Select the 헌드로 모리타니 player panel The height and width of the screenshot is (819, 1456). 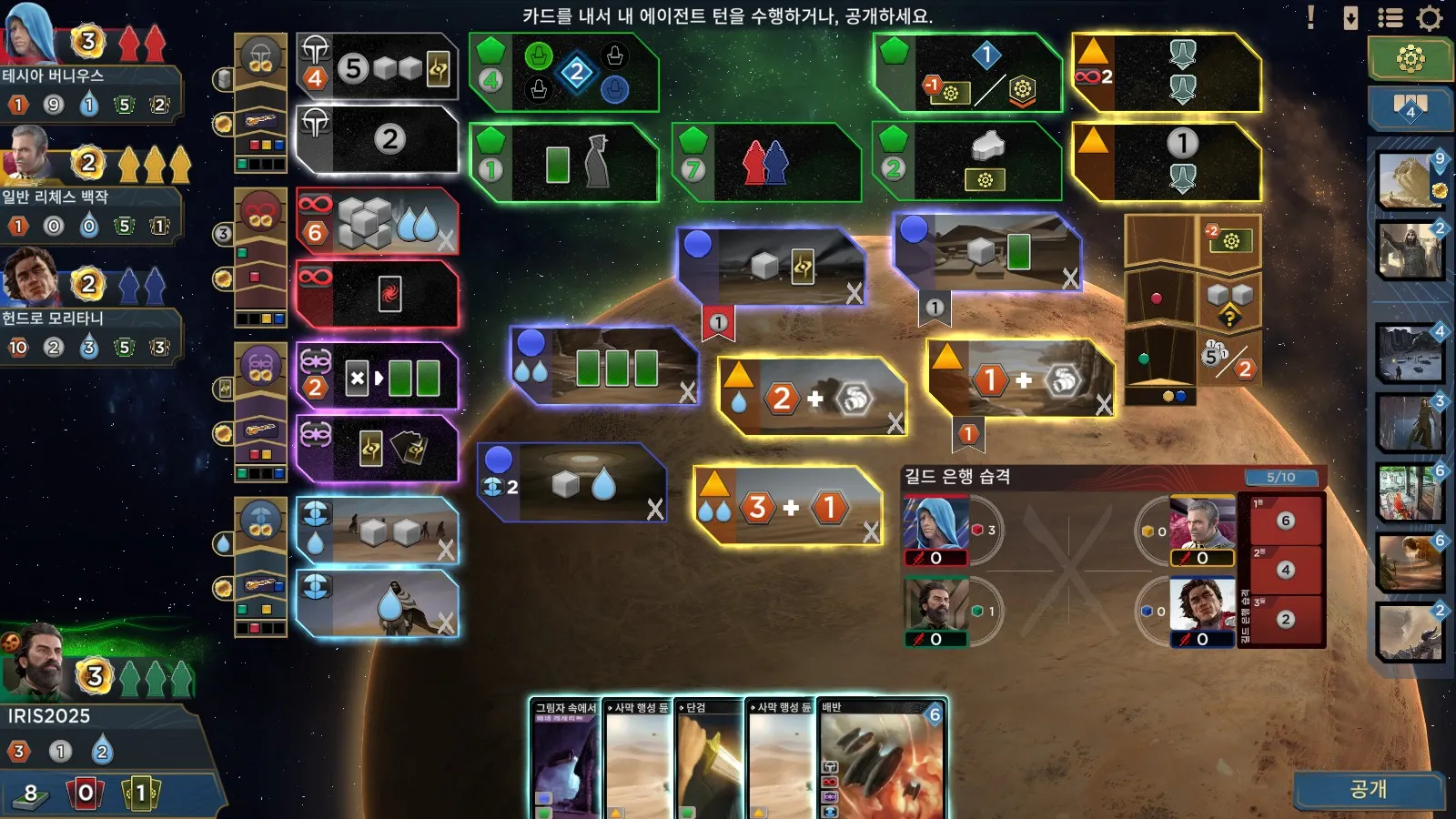(x=91, y=318)
